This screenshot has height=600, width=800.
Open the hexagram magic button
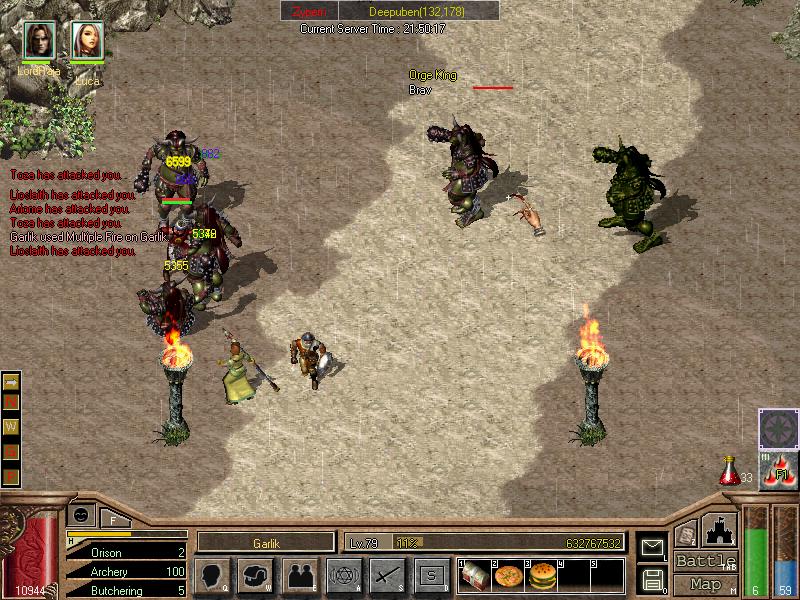click(x=343, y=575)
